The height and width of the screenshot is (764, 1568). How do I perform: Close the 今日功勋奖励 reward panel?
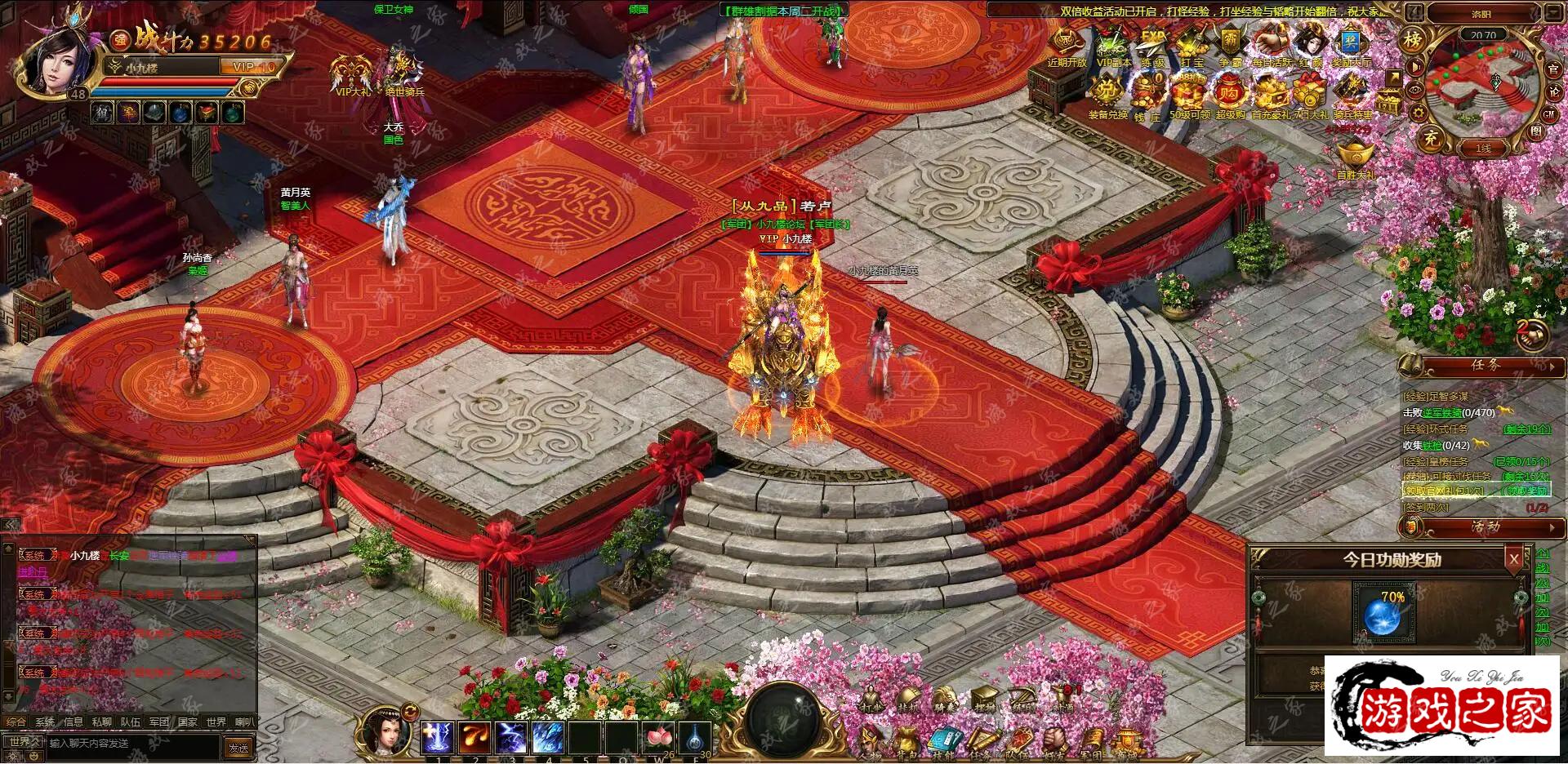click(x=1514, y=559)
